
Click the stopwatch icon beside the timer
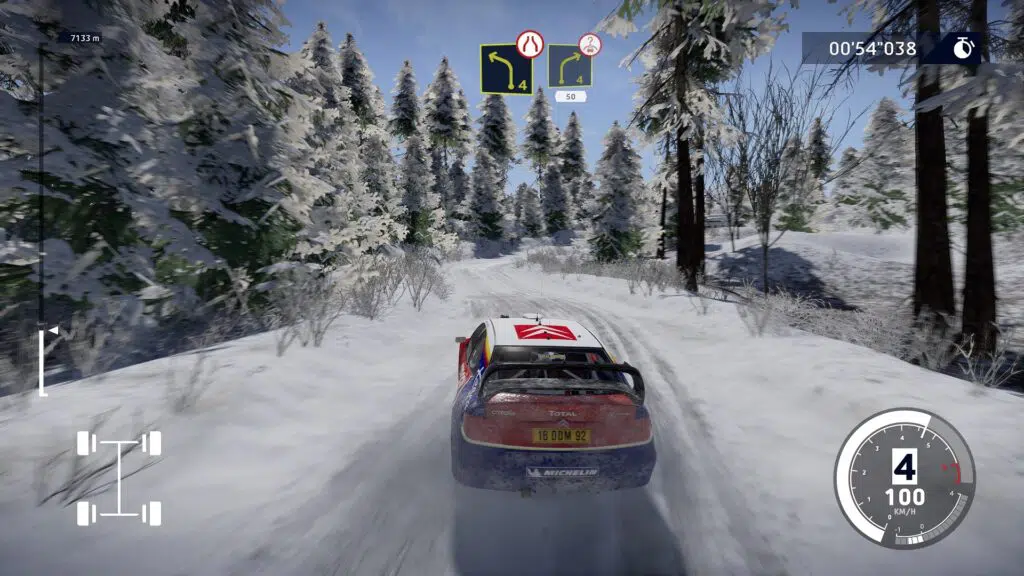pos(963,47)
